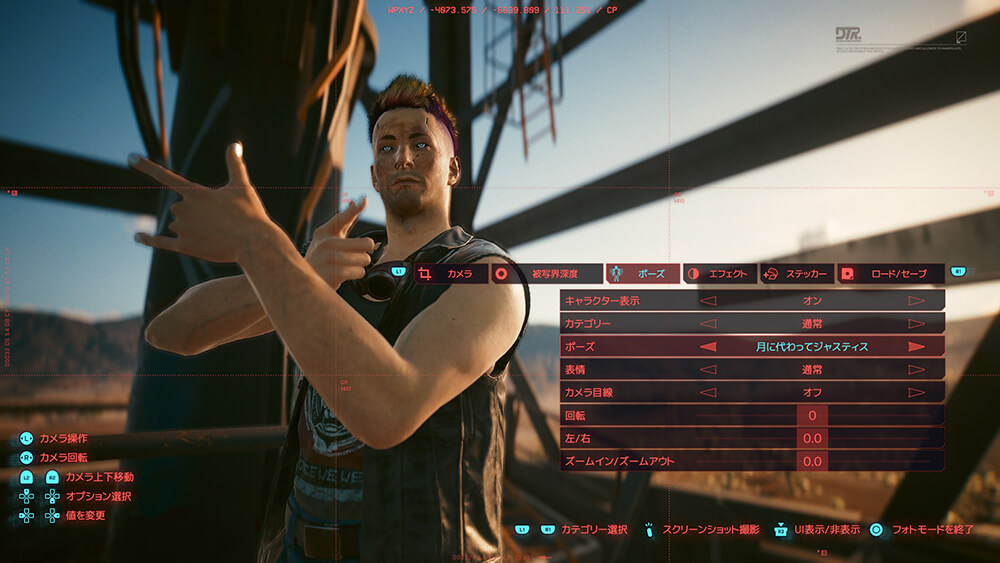Switch to the エフェクト tab
The width and height of the screenshot is (1000, 563).
[x=718, y=273]
